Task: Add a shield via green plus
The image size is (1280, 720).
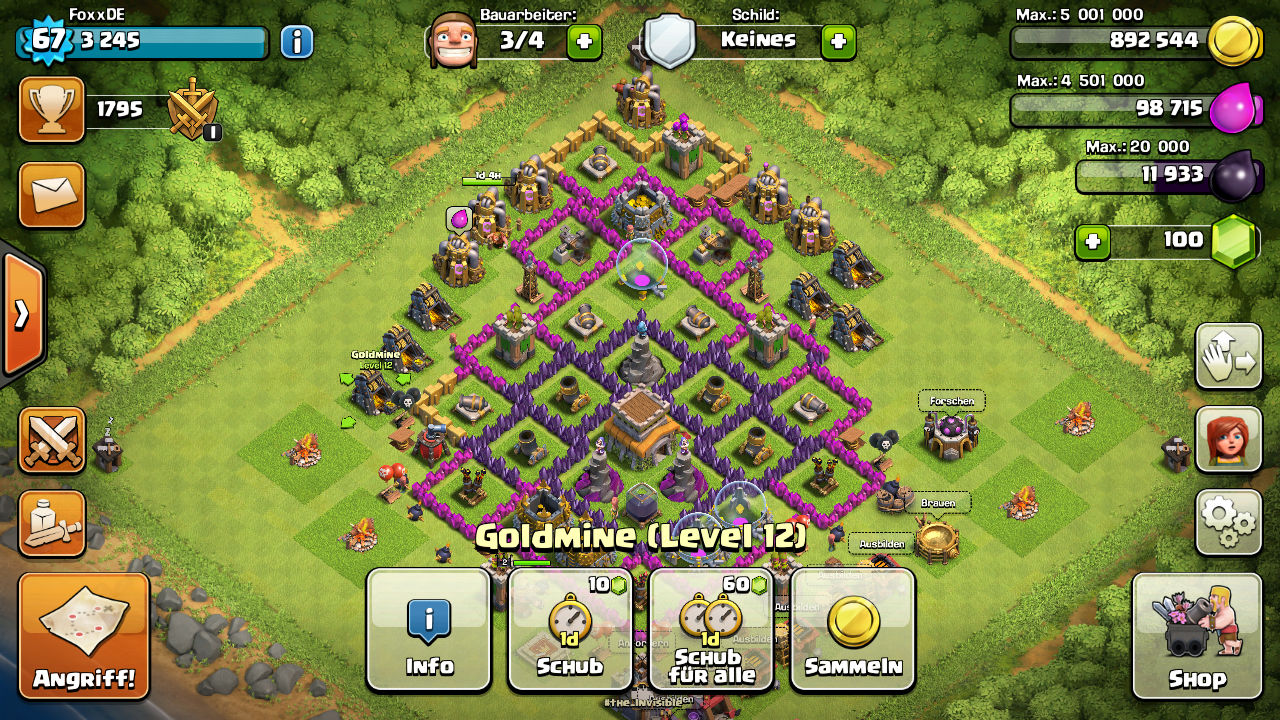Action: (838, 41)
